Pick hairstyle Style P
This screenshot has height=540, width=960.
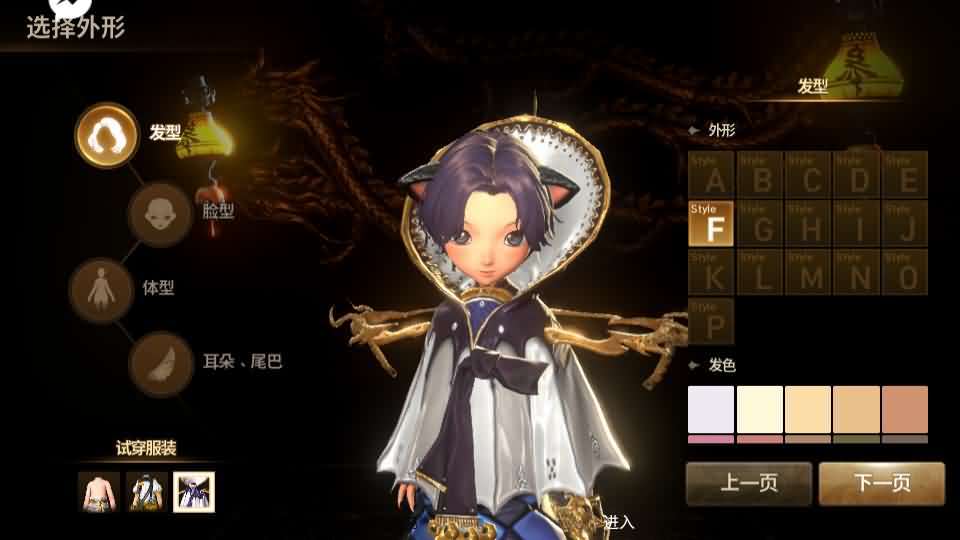(x=712, y=321)
